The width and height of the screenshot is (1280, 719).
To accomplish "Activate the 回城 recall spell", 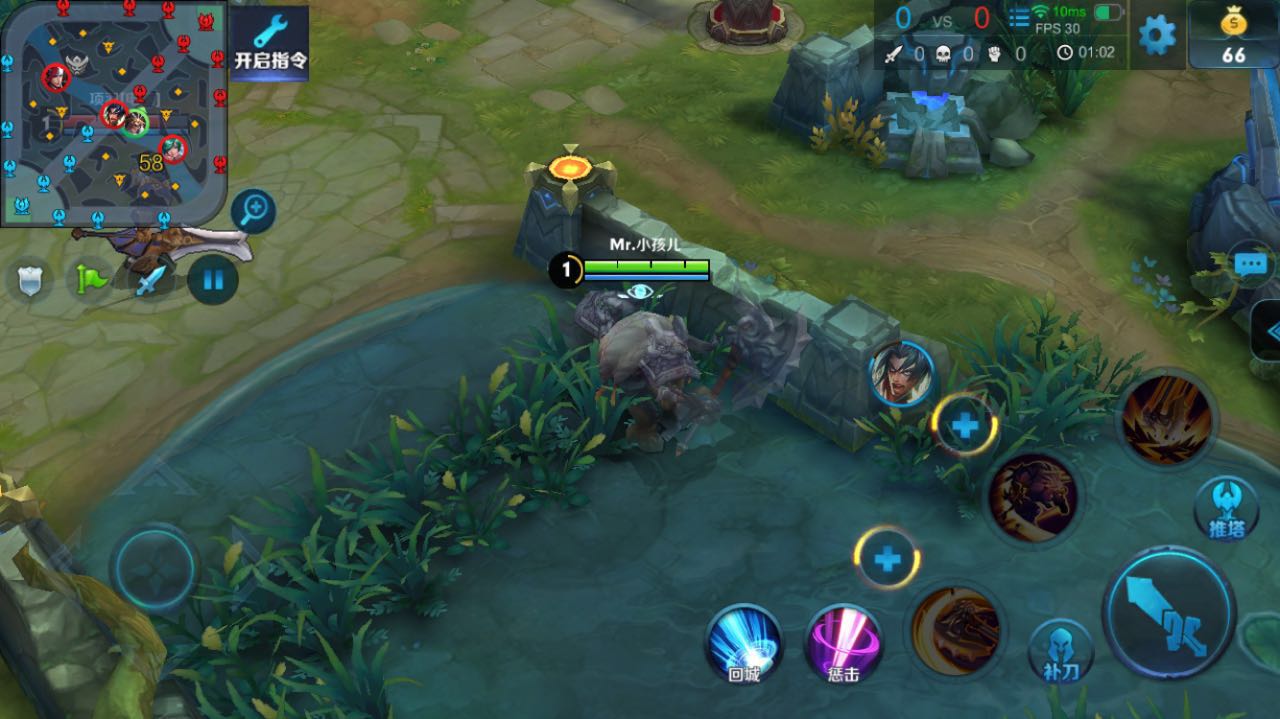I will pyautogui.click(x=743, y=645).
